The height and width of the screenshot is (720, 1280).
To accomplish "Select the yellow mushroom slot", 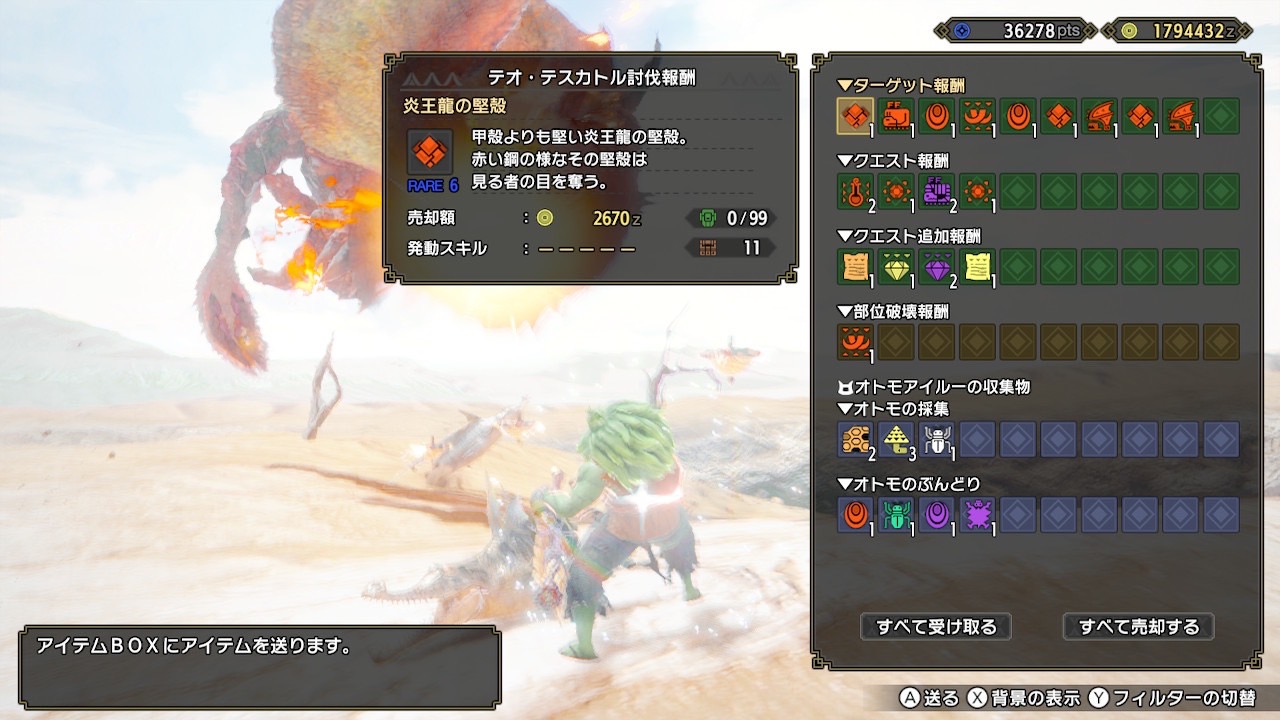I will (896, 439).
